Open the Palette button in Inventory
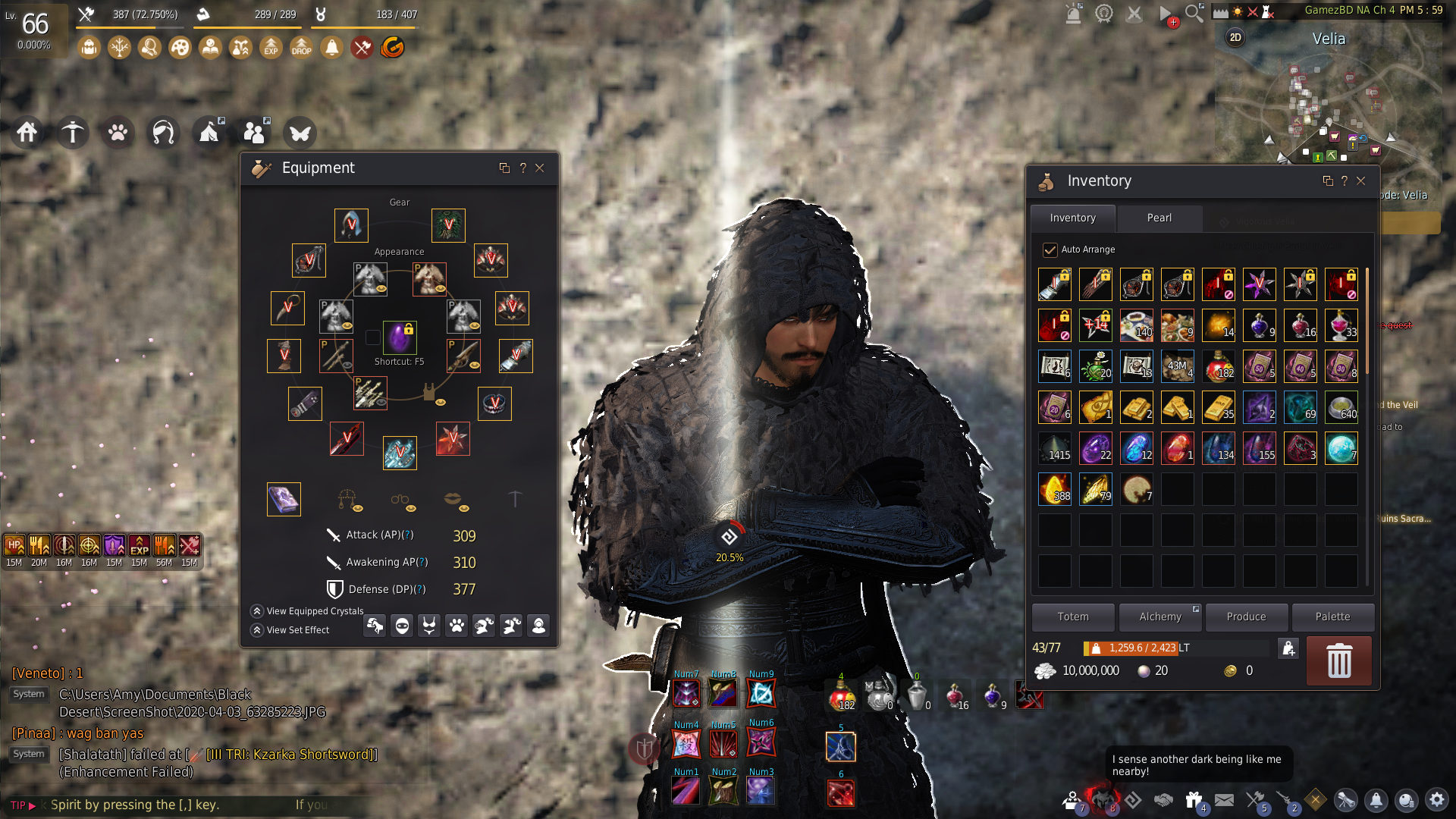1456x819 pixels. (1332, 617)
